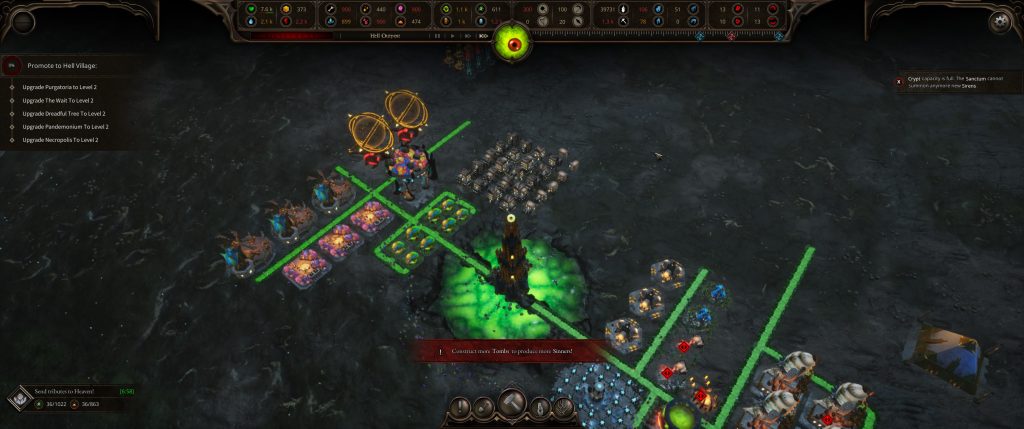Open the gear settings button
The height and width of the screenshot is (429, 1024).
998,21
